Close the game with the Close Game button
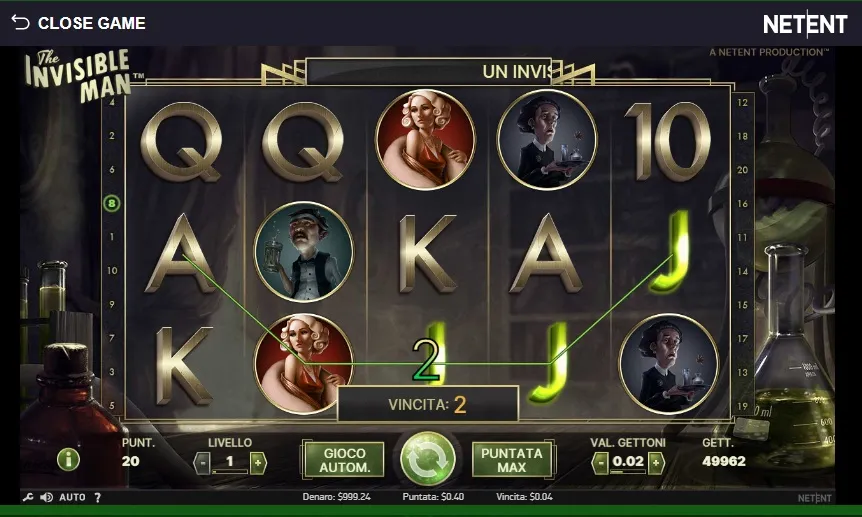Image resolution: width=862 pixels, height=517 pixels. point(78,23)
